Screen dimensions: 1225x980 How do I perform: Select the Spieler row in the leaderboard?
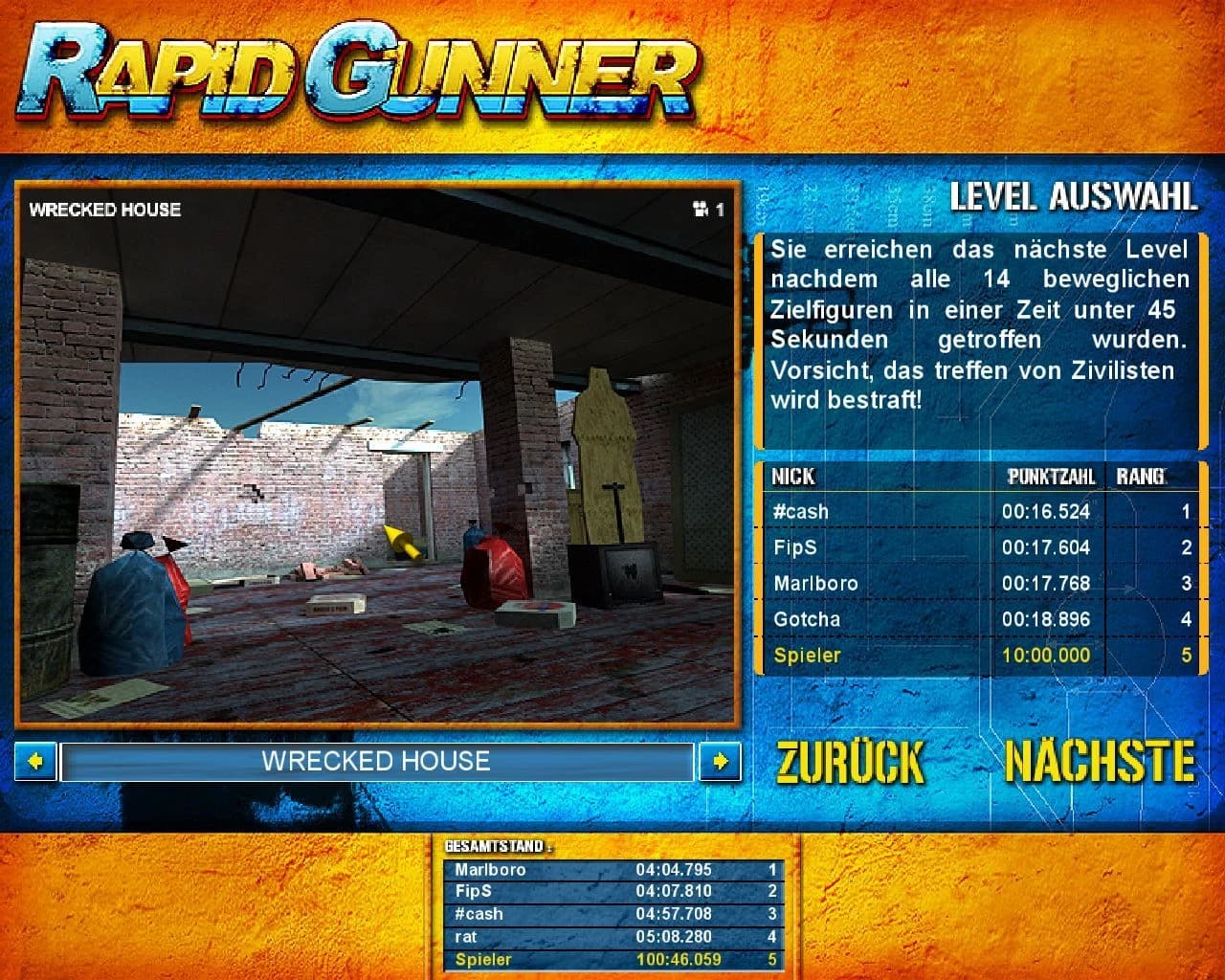(974, 656)
